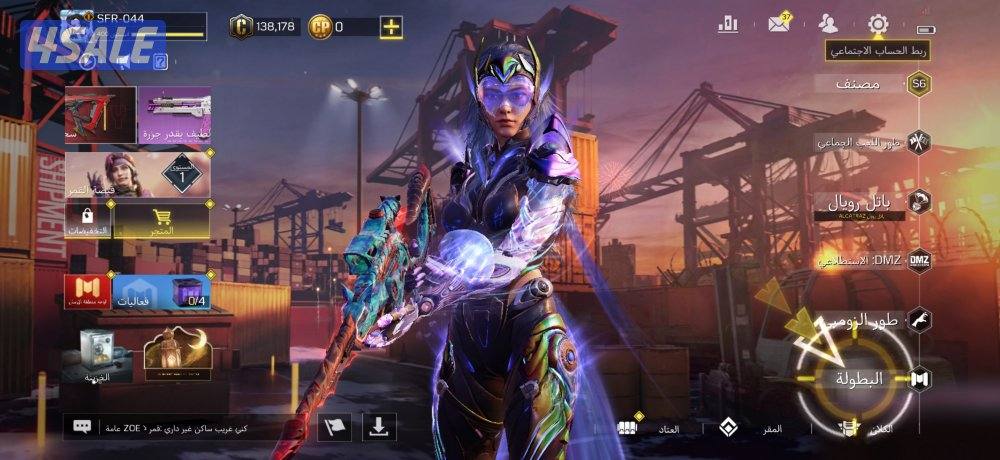Open the mail inbox envelope
The height and width of the screenshot is (460, 1000).
(779, 23)
